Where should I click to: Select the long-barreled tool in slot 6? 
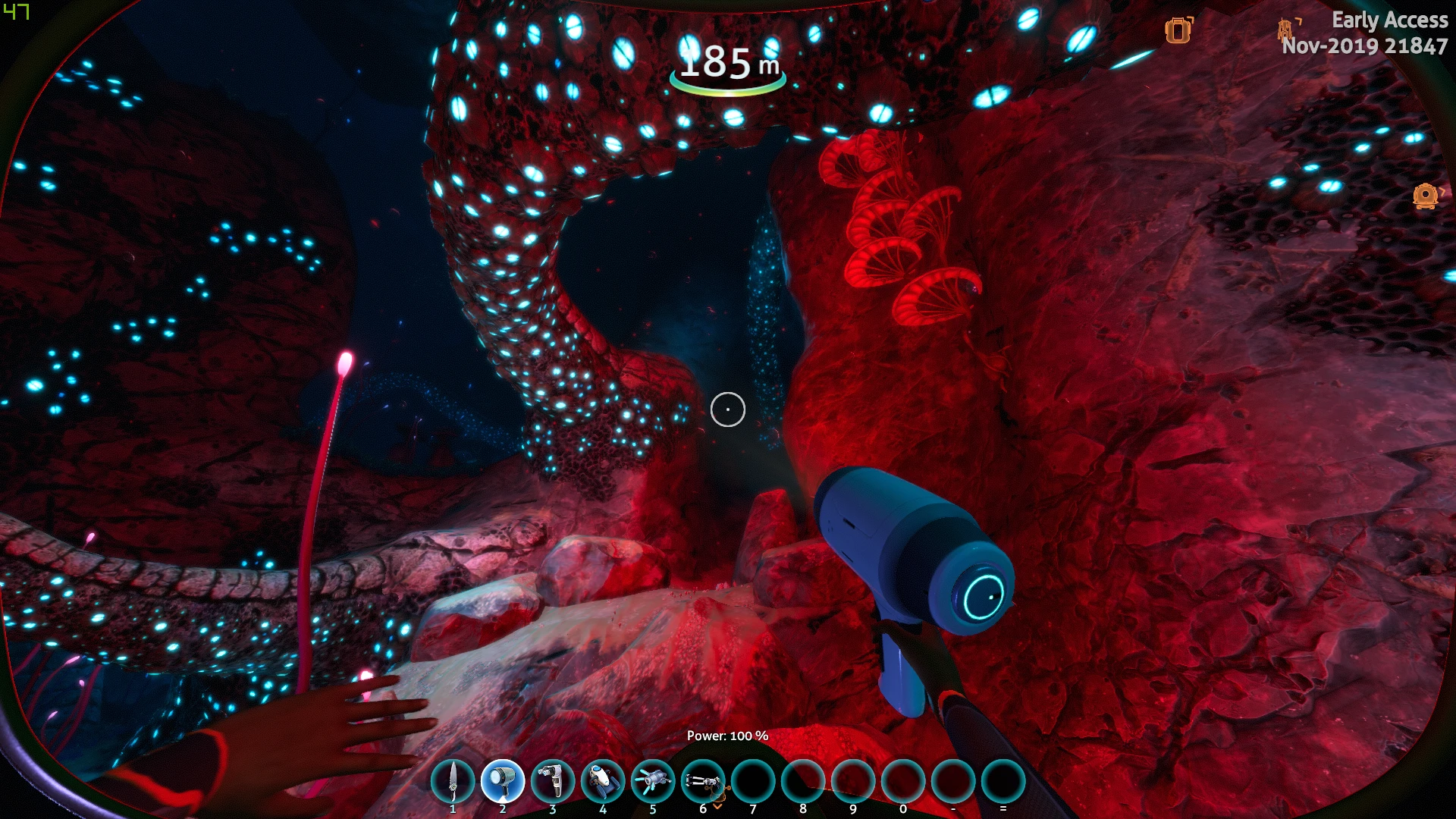(x=703, y=782)
